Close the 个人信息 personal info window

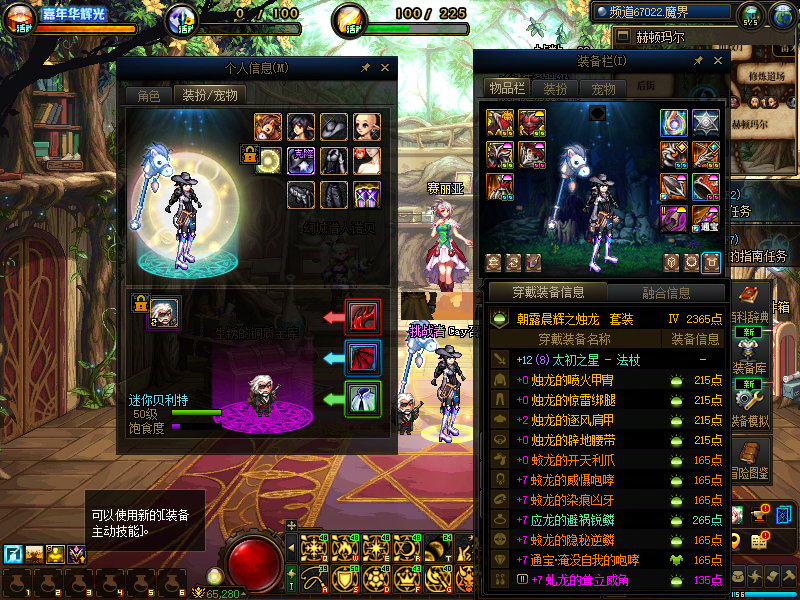(x=384, y=68)
